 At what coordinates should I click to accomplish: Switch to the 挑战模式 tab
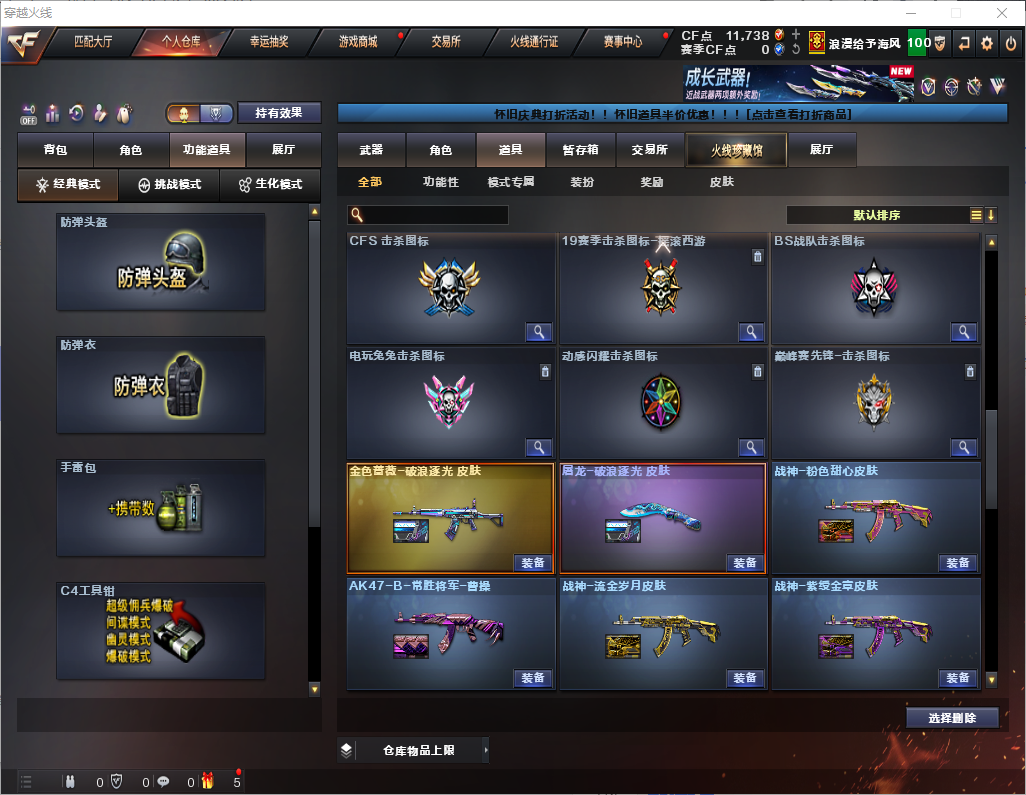(170, 185)
